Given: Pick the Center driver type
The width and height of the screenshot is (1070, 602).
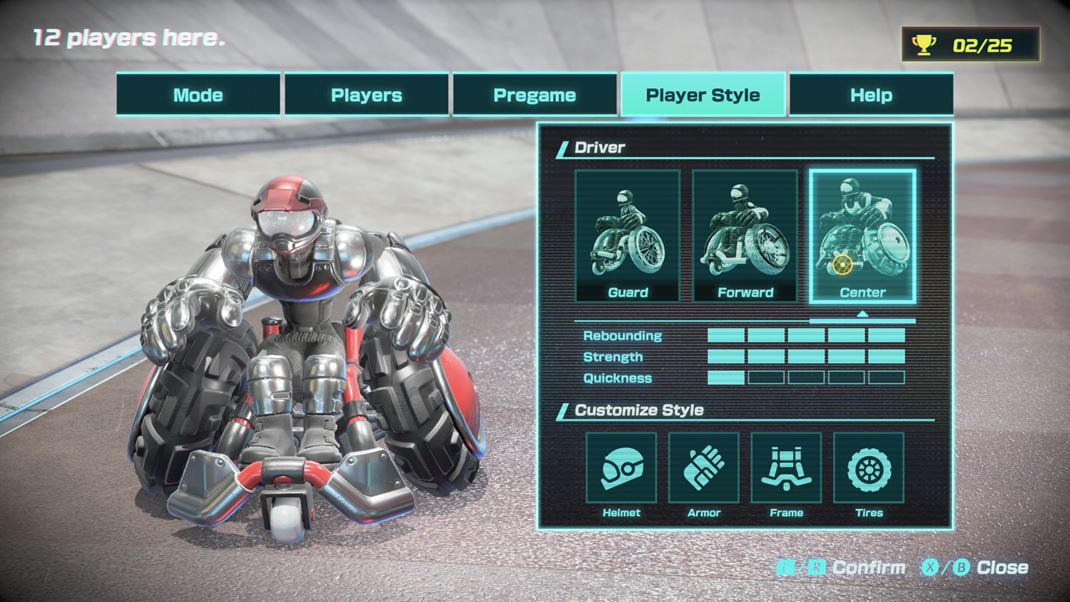Looking at the screenshot, I should click(x=862, y=236).
